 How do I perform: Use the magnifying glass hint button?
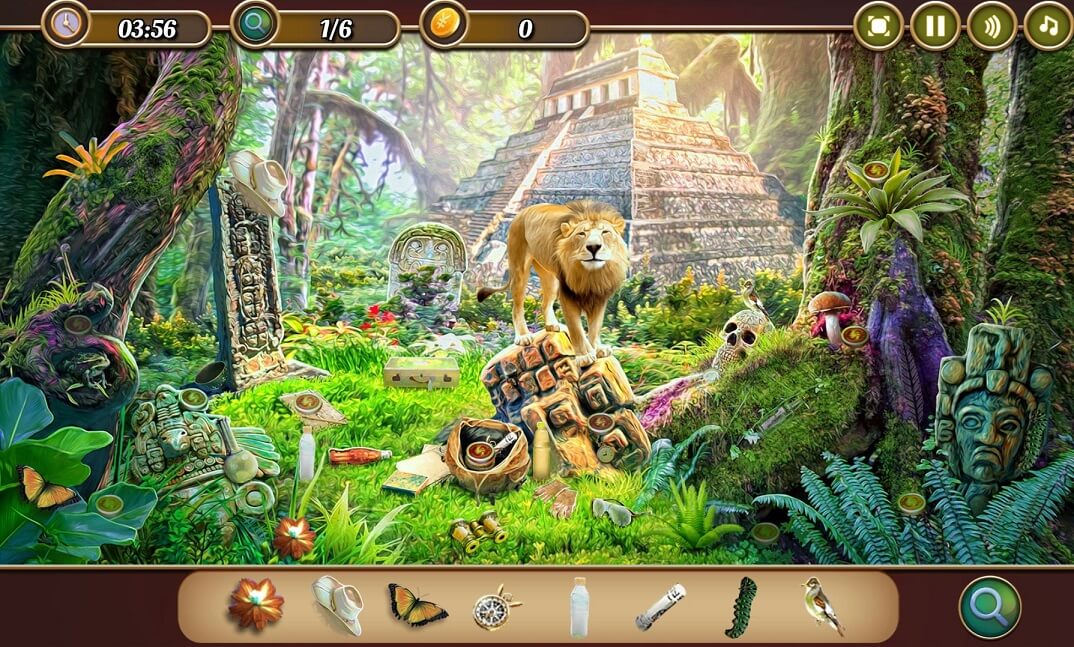point(990,607)
